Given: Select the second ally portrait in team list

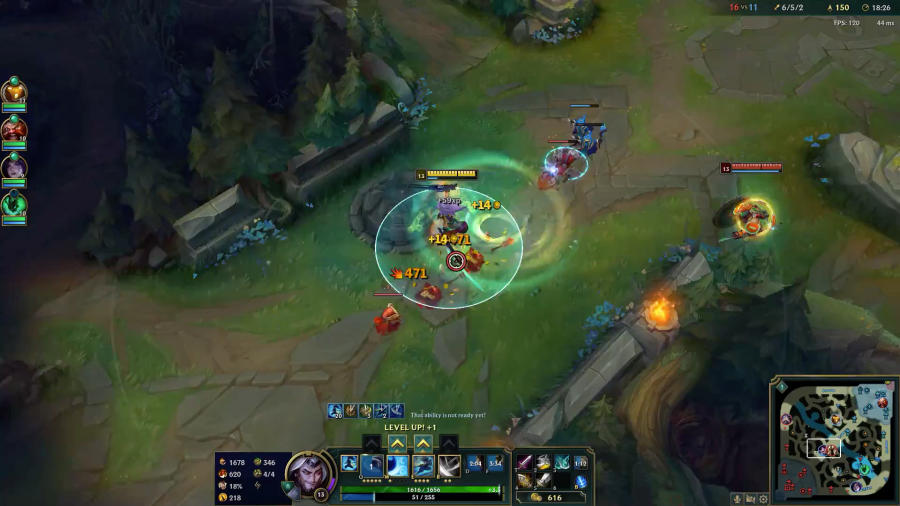Looking at the screenshot, I should pos(14,128).
